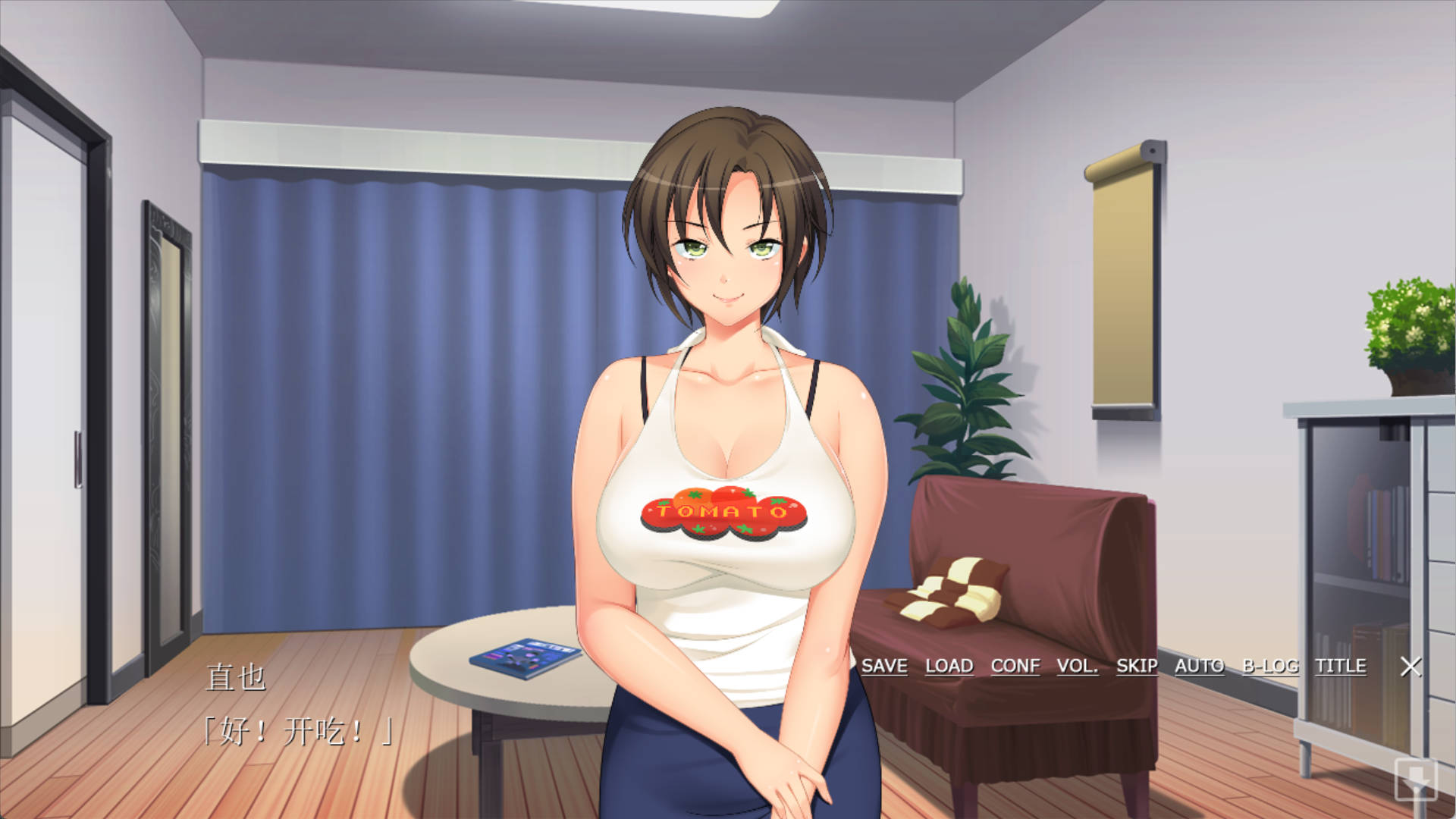
Task: Show the B-LOG backlog
Action: pyautogui.click(x=1270, y=666)
